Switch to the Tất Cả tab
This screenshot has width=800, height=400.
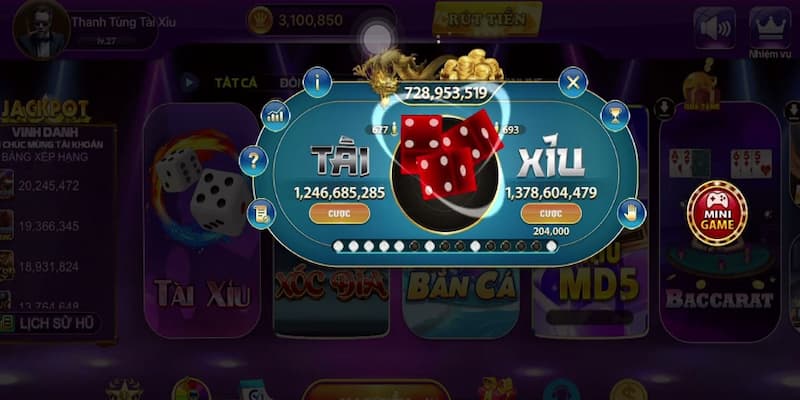(235, 82)
